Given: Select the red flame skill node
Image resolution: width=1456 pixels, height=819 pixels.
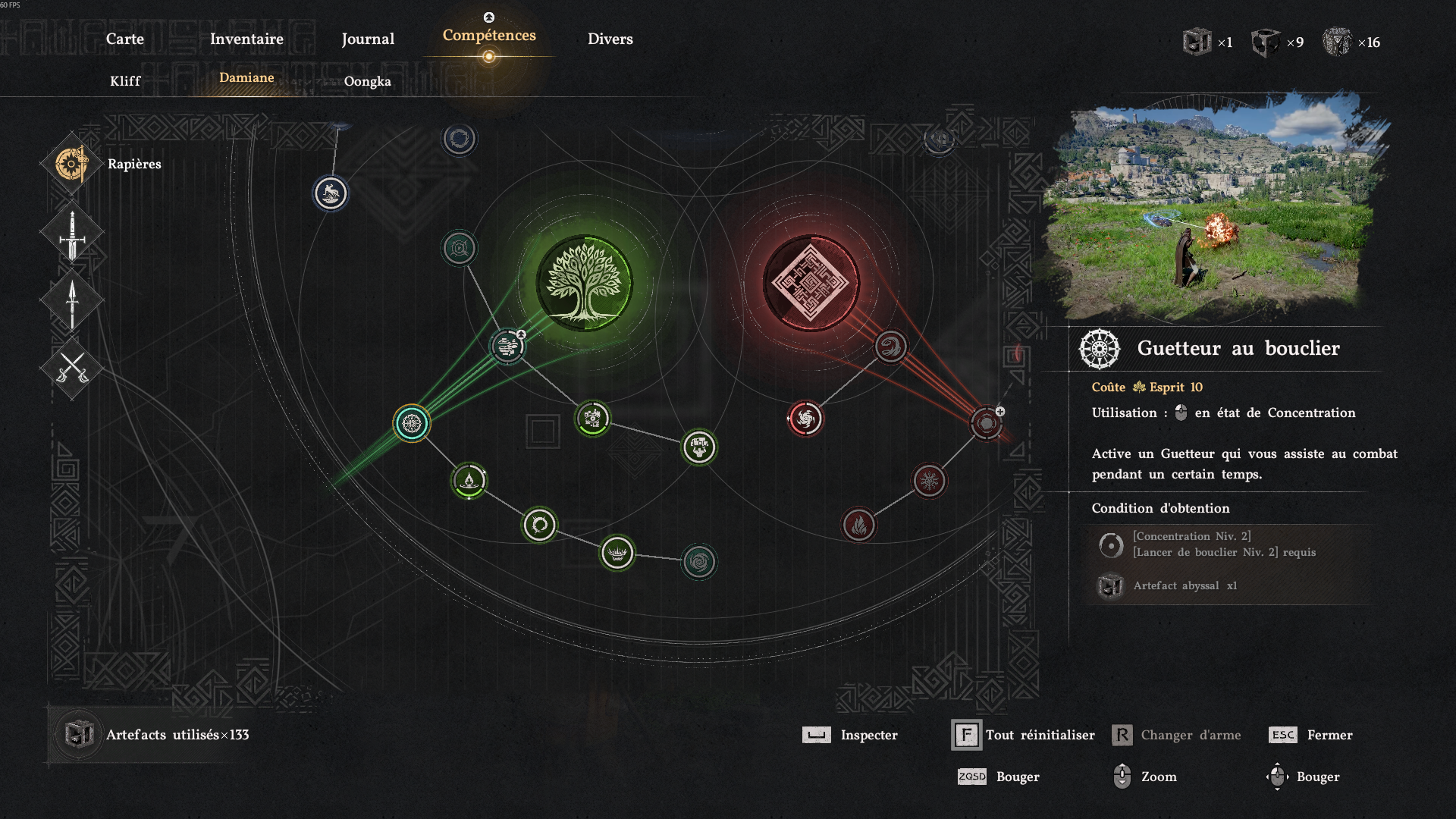Looking at the screenshot, I should click(858, 525).
